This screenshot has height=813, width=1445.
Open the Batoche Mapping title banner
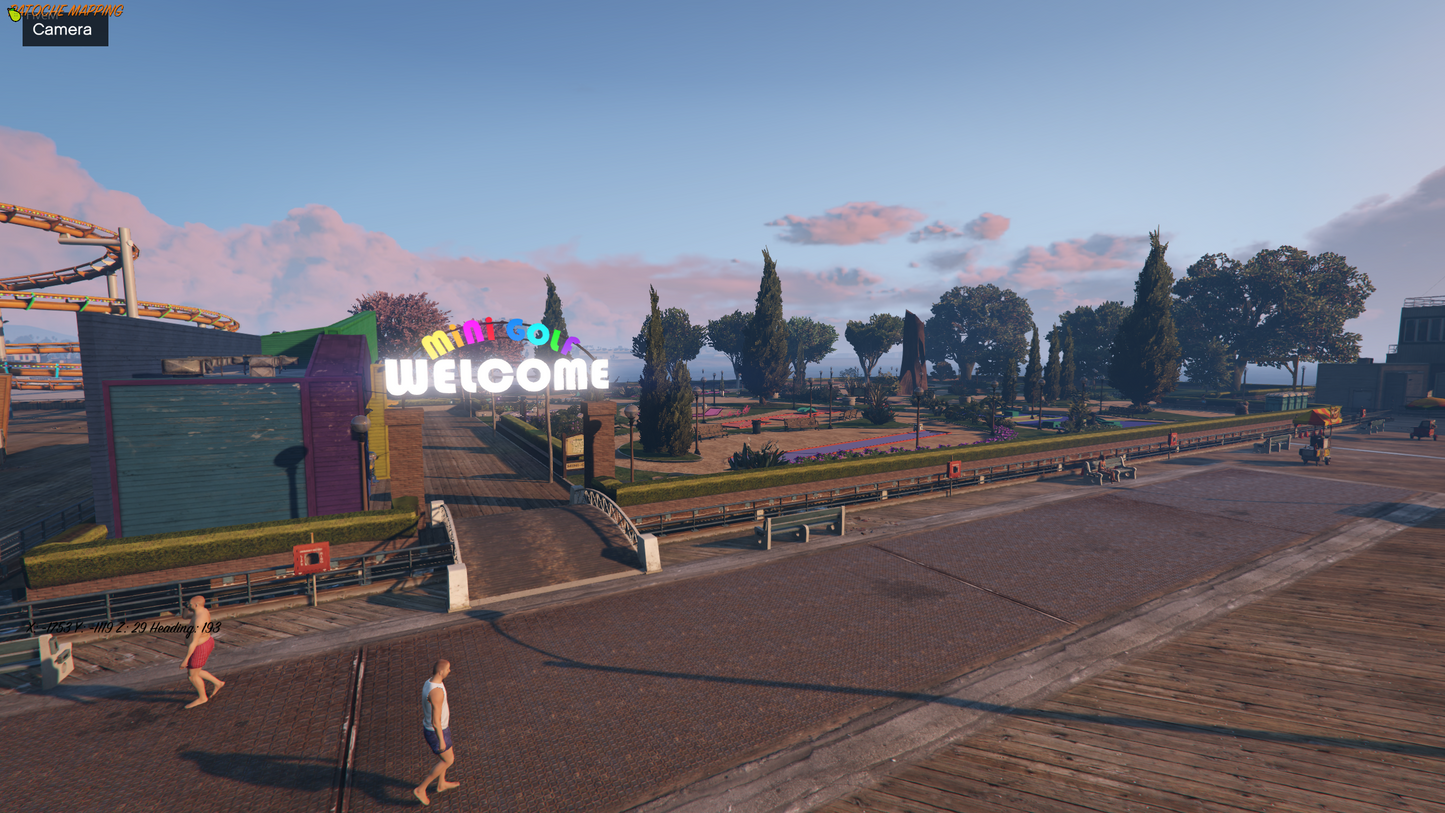click(x=65, y=11)
